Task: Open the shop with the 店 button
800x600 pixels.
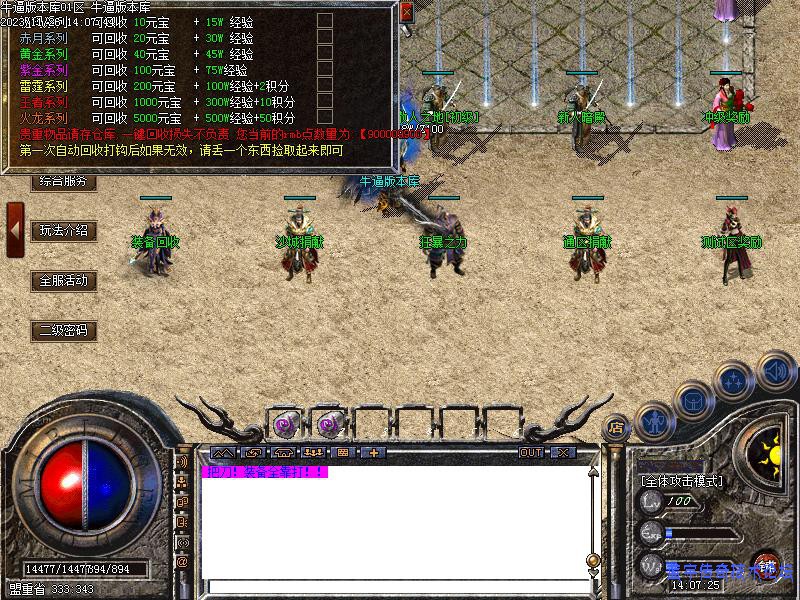Action: [x=616, y=426]
